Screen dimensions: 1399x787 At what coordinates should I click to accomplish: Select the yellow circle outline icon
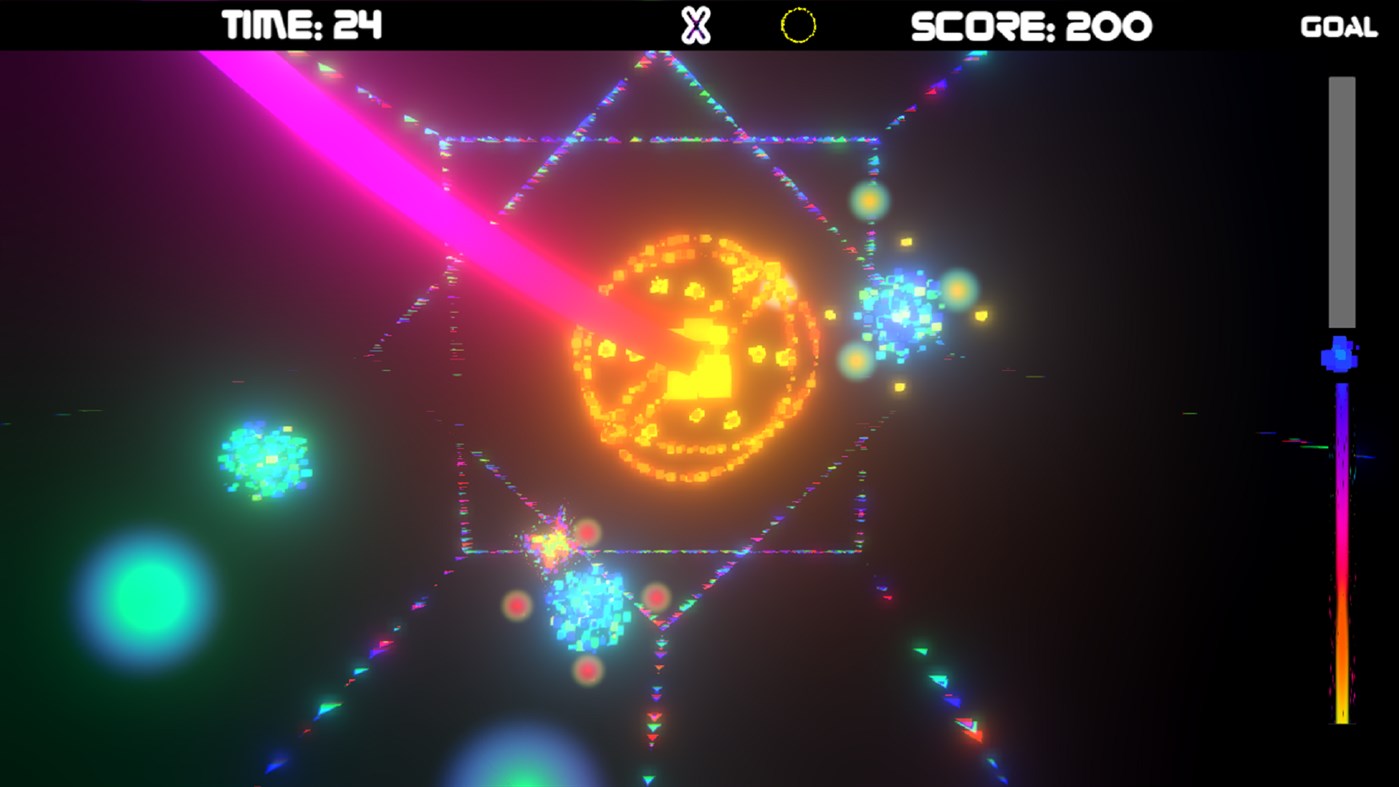click(798, 27)
